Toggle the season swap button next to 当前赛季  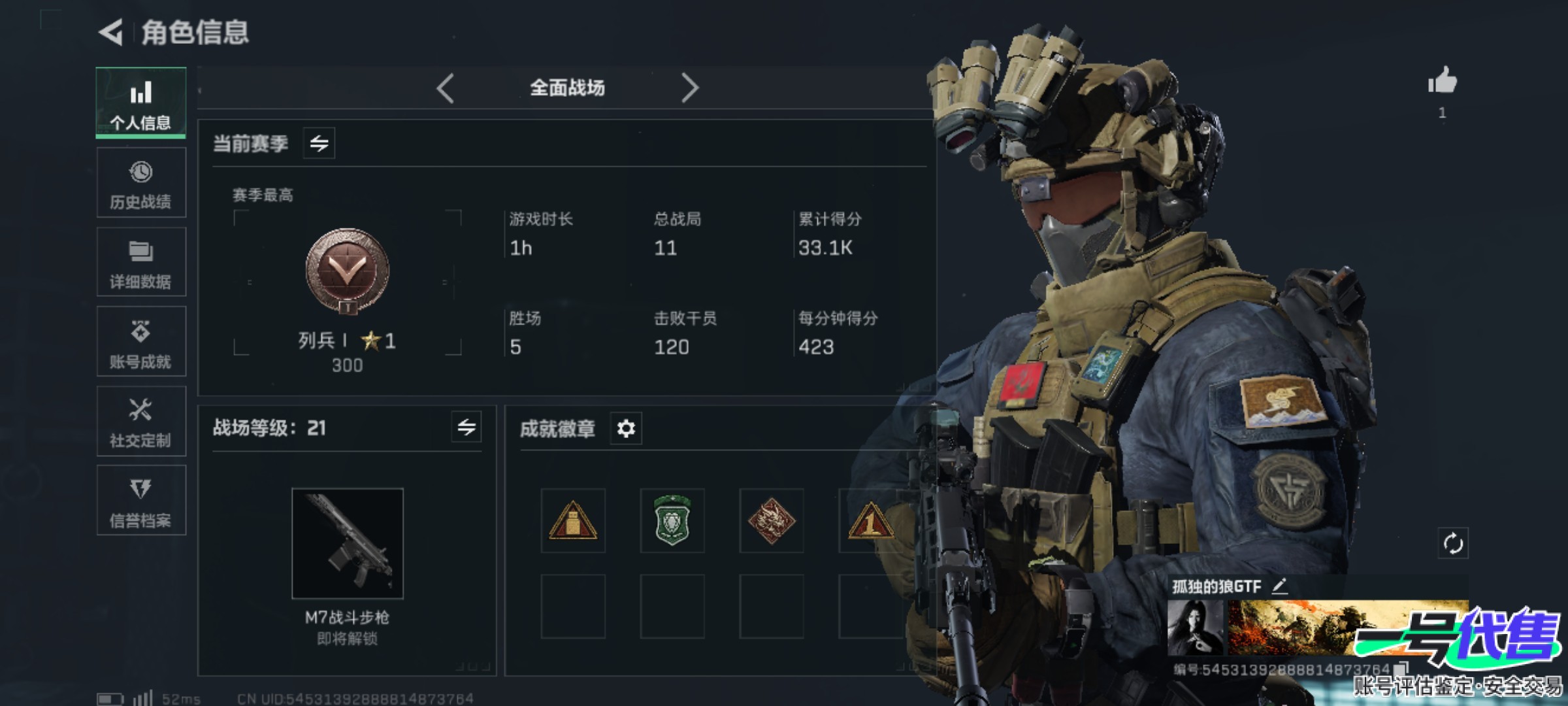(319, 143)
